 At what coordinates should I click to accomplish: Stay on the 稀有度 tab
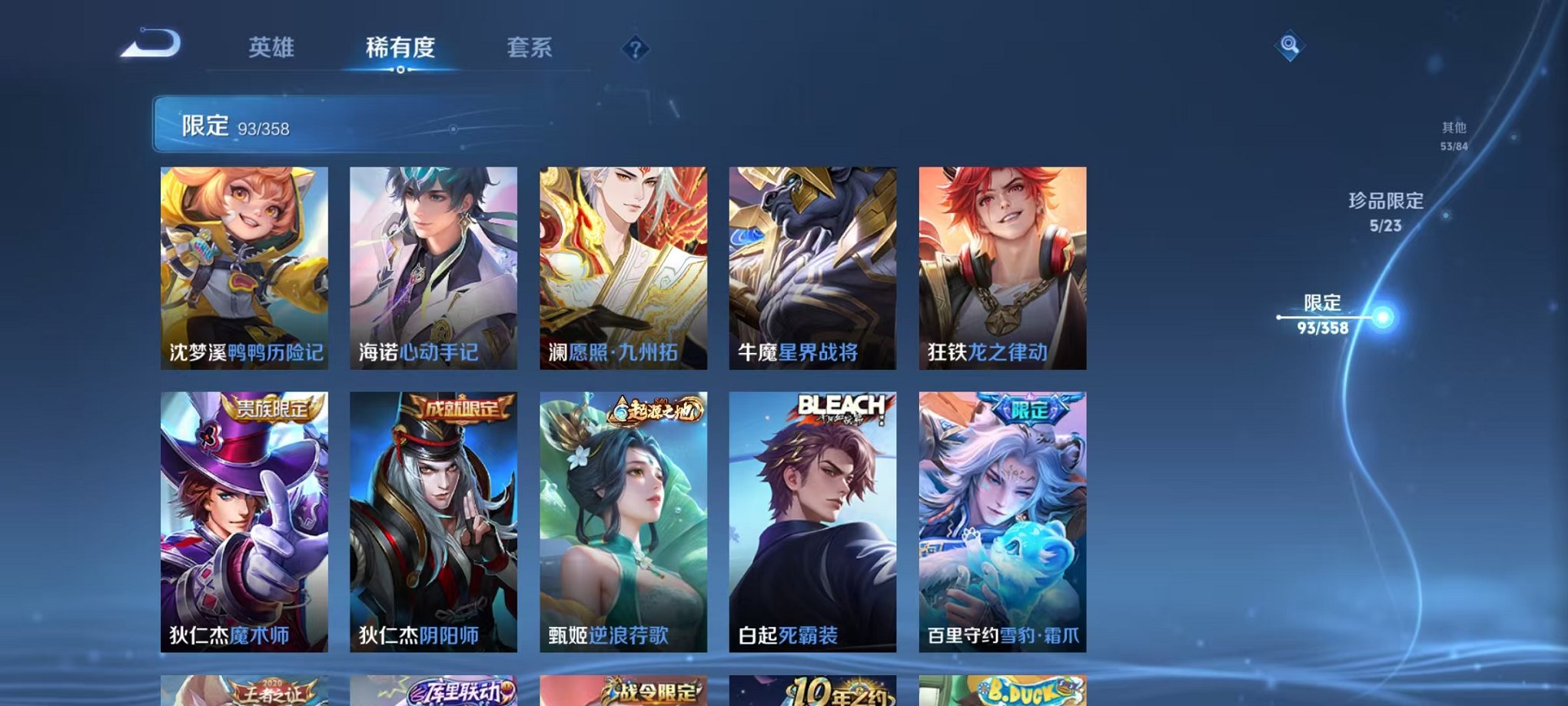(400, 46)
